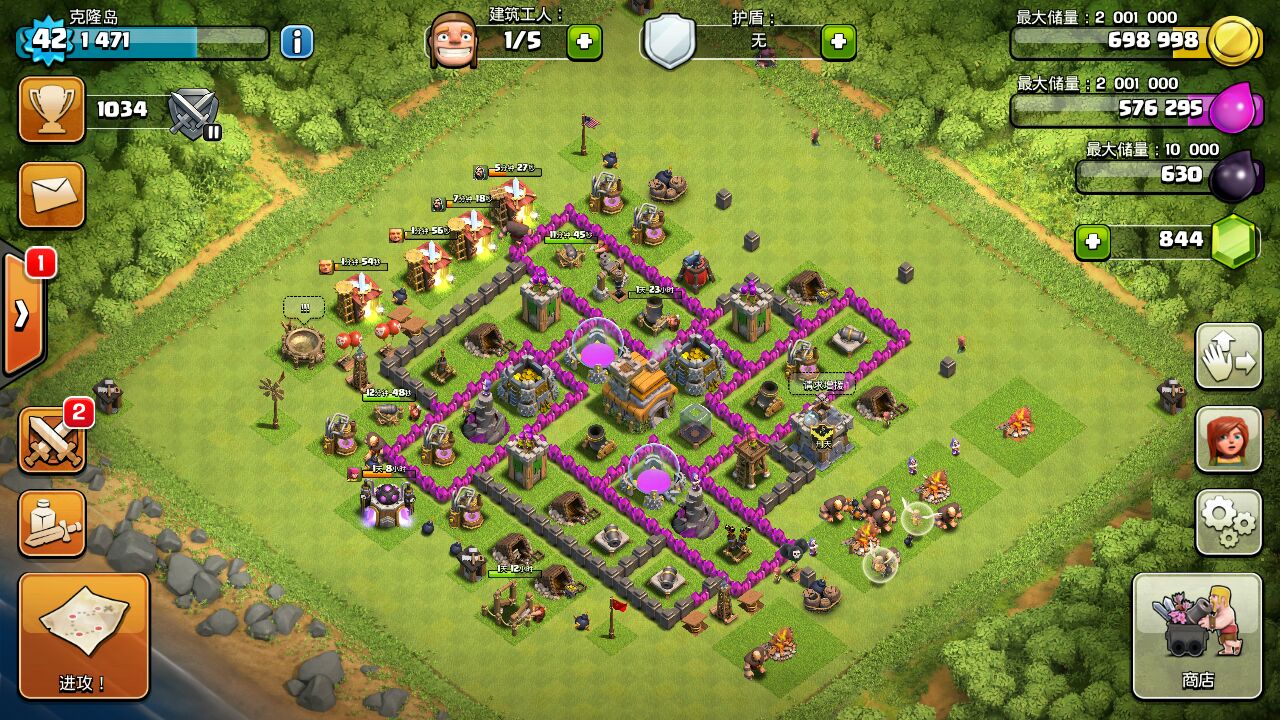1280x720 pixels.
Task: Open the ship and bottle button
Action: point(51,523)
